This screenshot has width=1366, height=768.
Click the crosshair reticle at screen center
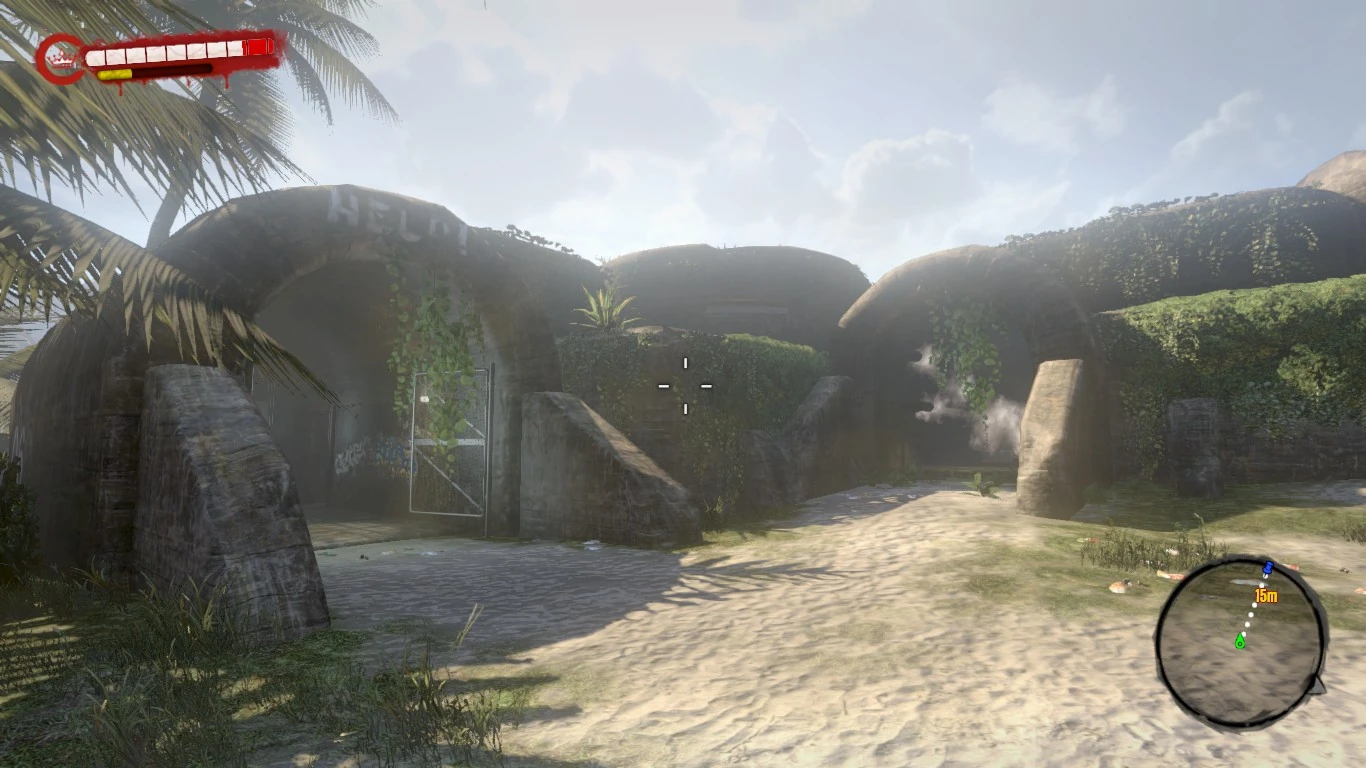(x=685, y=384)
